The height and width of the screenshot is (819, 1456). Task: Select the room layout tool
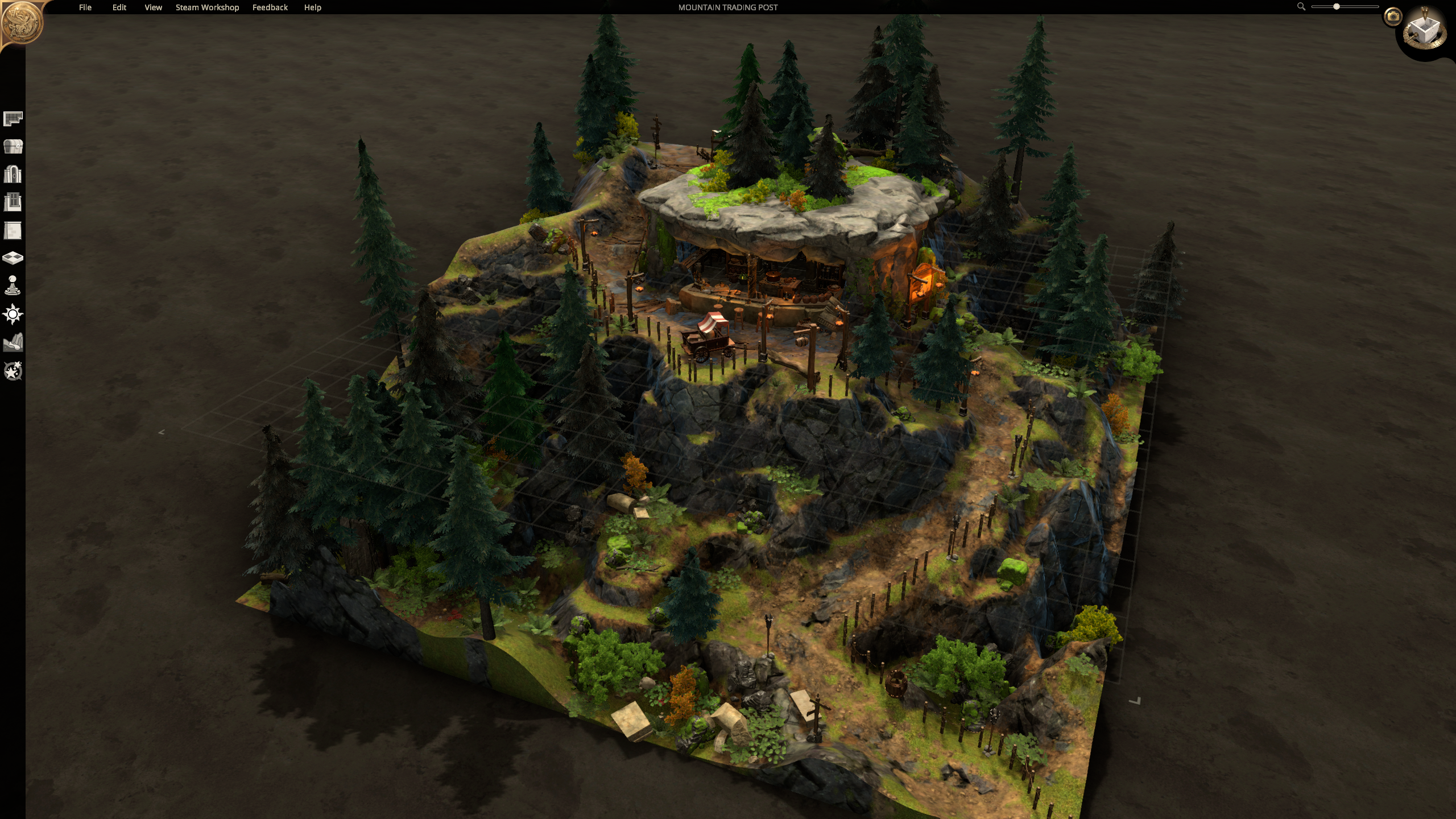click(x=13, y=118)
